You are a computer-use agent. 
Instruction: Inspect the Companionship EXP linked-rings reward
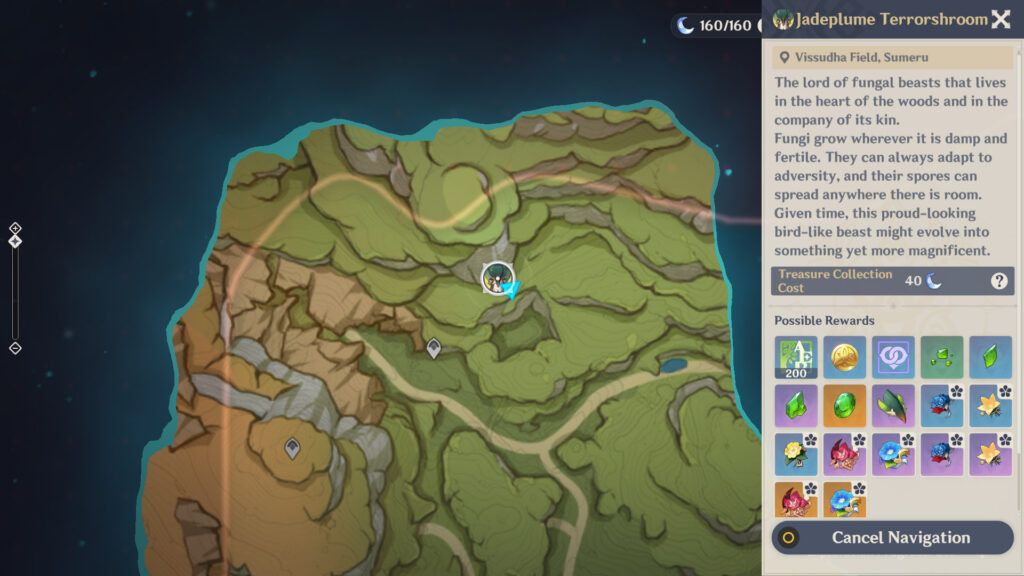tap(893, 357)
